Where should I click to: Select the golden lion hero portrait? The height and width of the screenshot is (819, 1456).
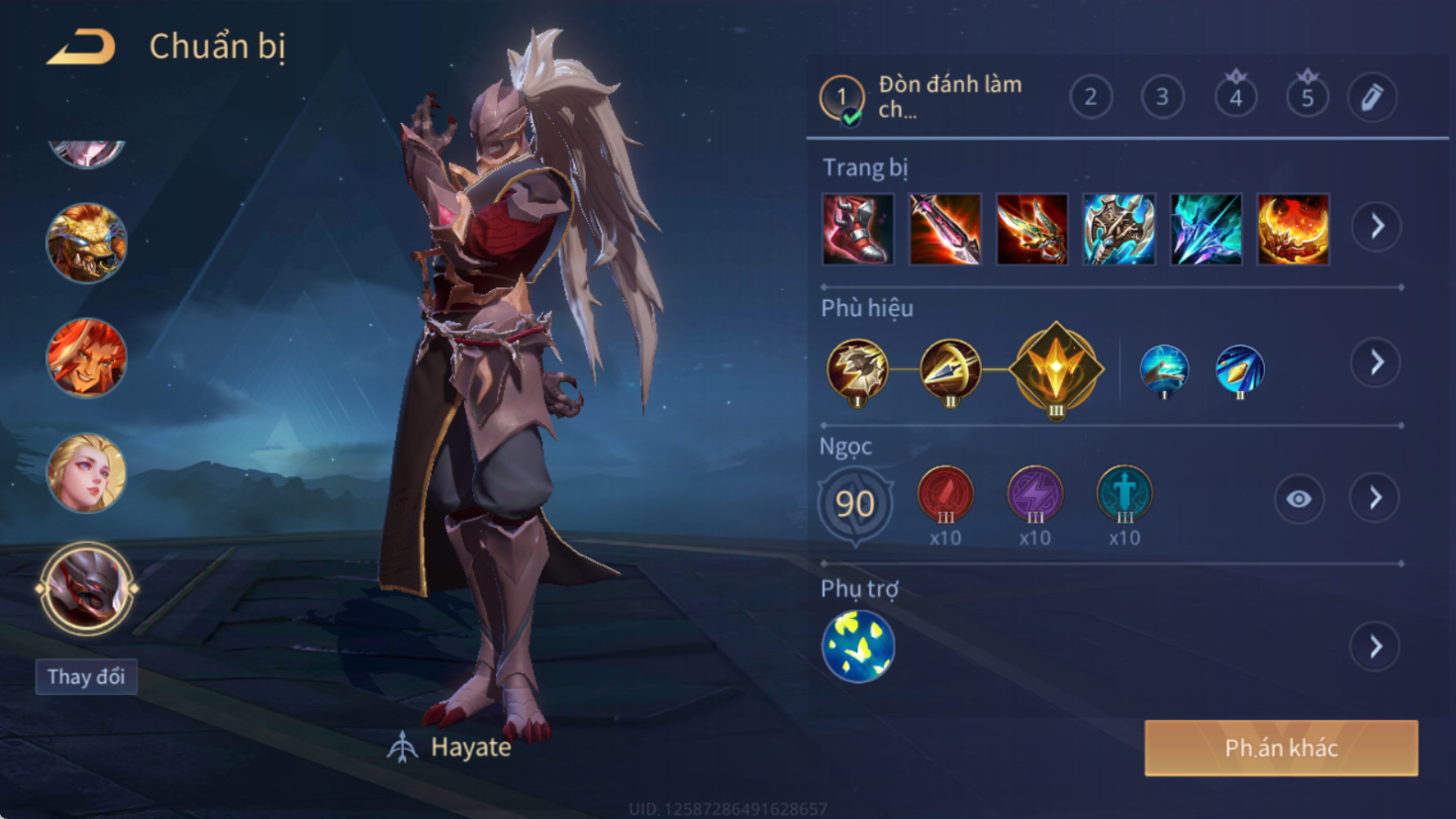pyautogui.click(x=87, y=243)
